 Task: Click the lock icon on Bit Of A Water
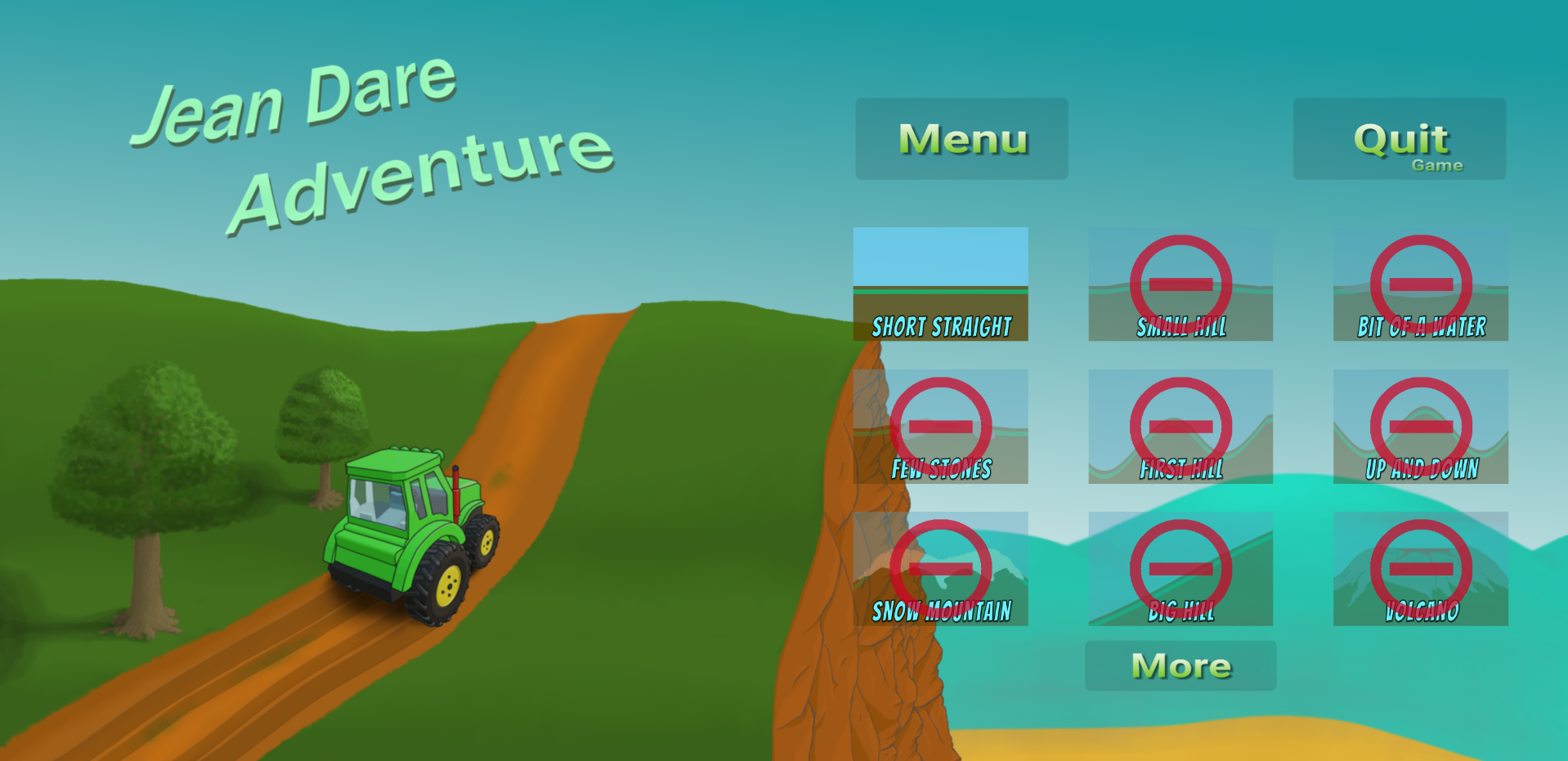[1420, 284]
